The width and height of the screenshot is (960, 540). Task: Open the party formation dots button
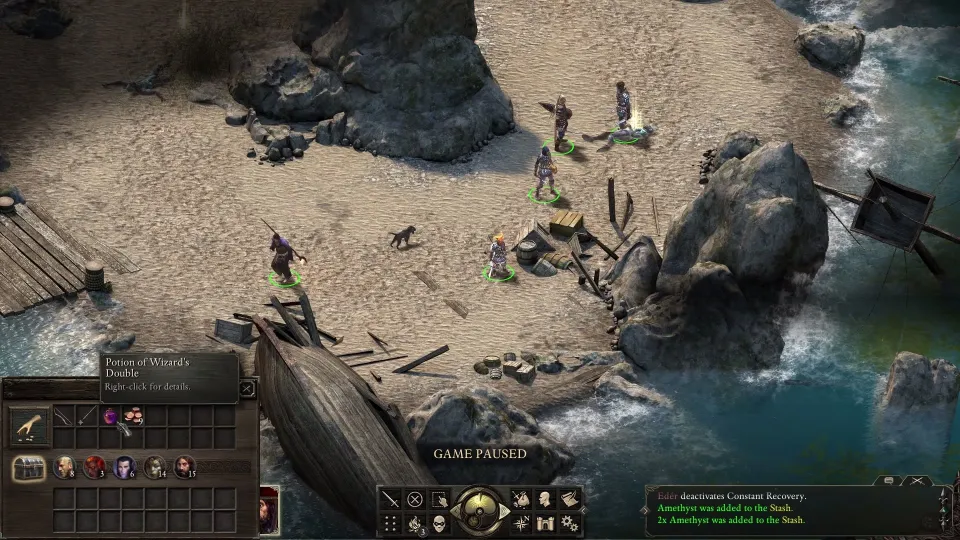389,523
